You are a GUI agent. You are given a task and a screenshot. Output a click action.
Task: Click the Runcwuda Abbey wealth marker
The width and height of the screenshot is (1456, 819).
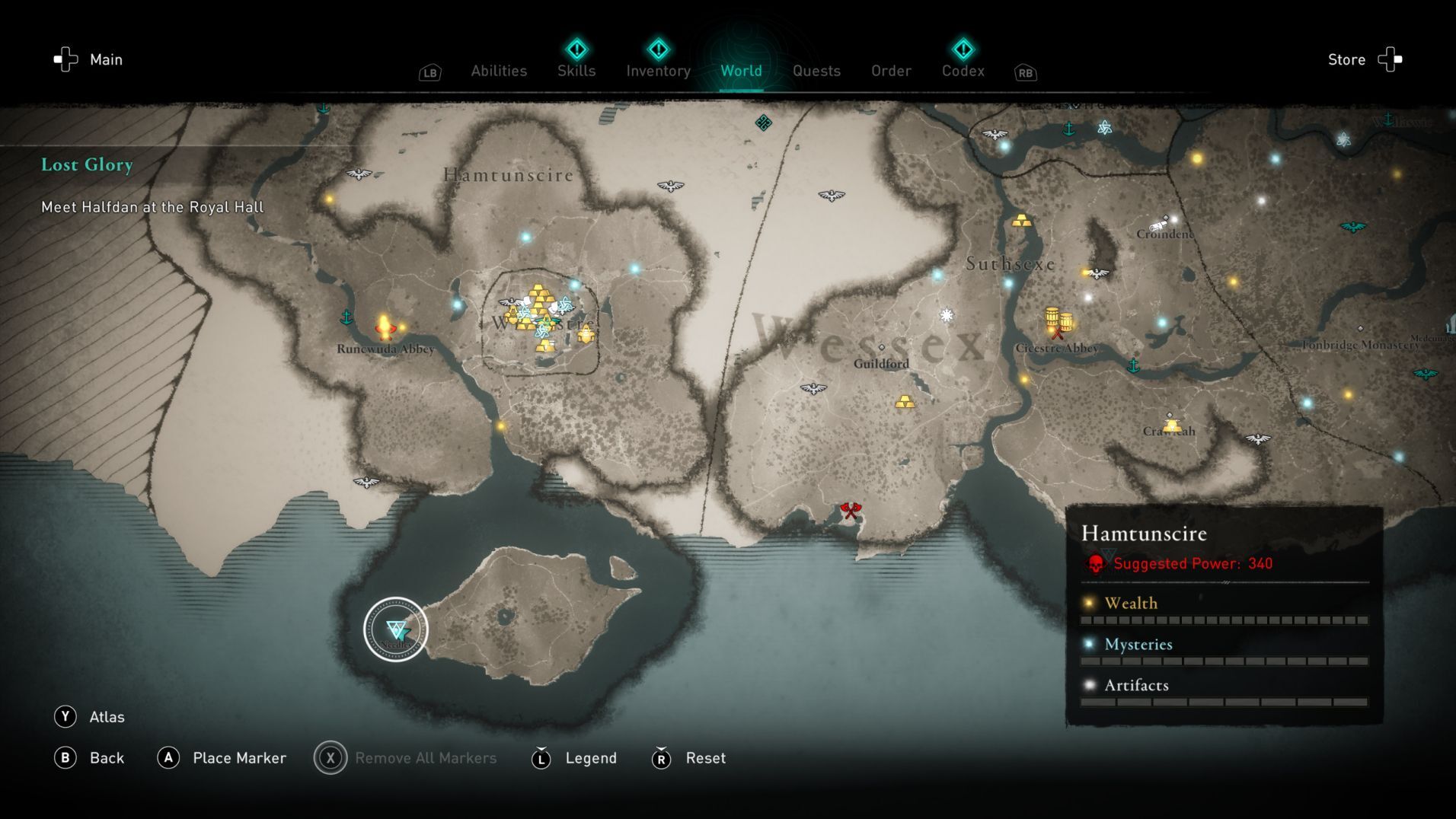coord(385,327)
